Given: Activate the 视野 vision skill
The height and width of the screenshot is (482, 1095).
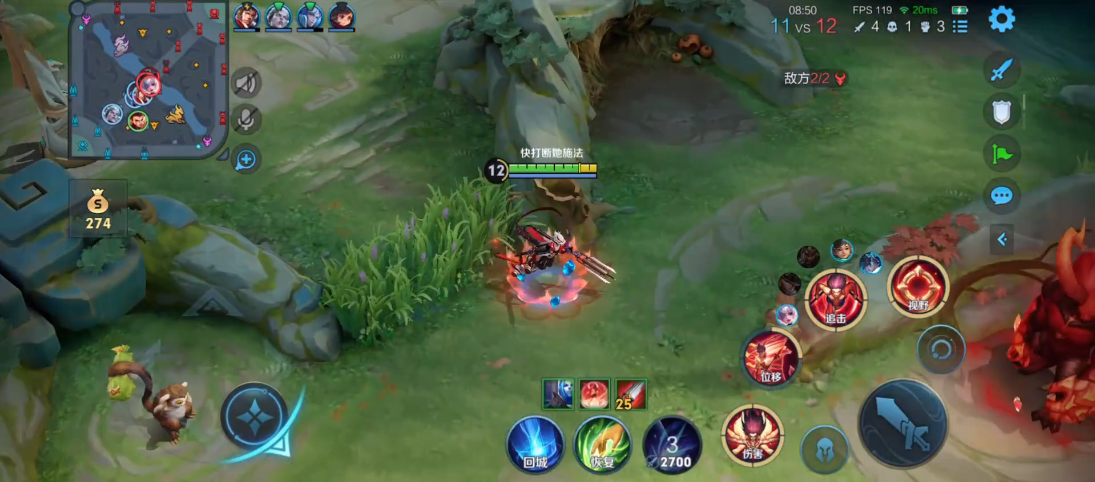Looking at the screenshot, I should tap(918, 286).
